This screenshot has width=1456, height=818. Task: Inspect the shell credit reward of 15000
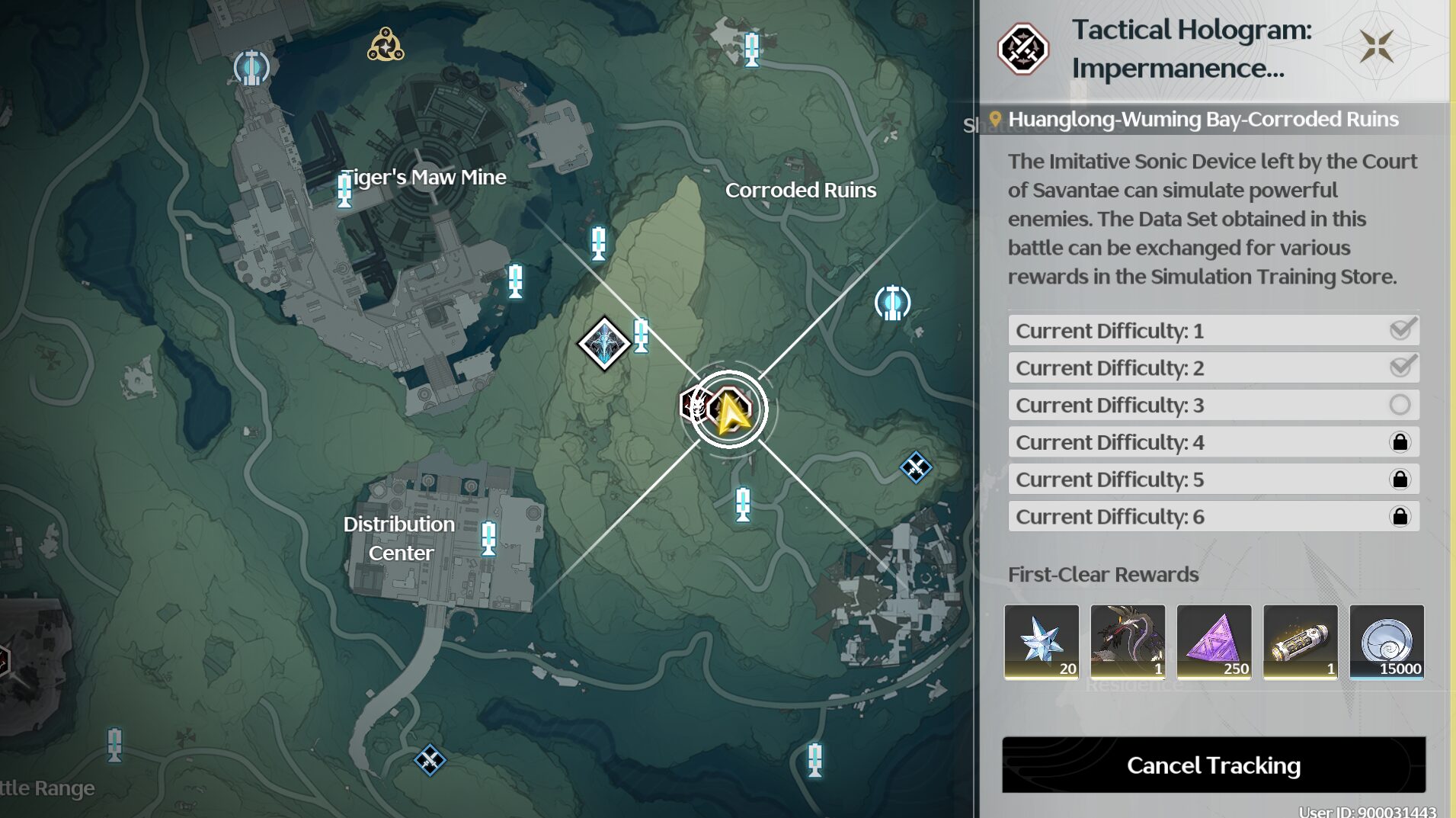point(1387,641)
